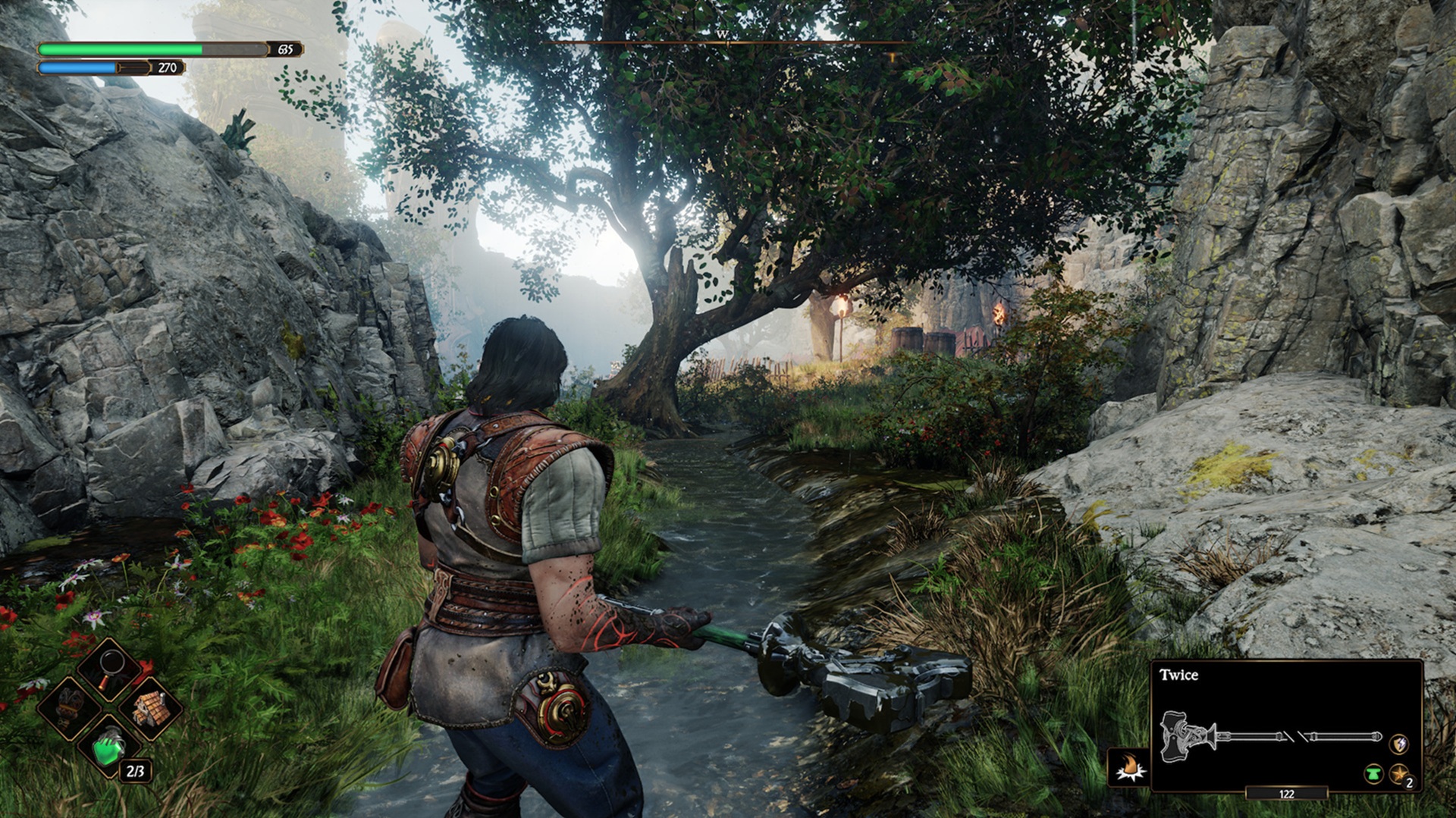Choose the dark mask item slot

point(70,707)
